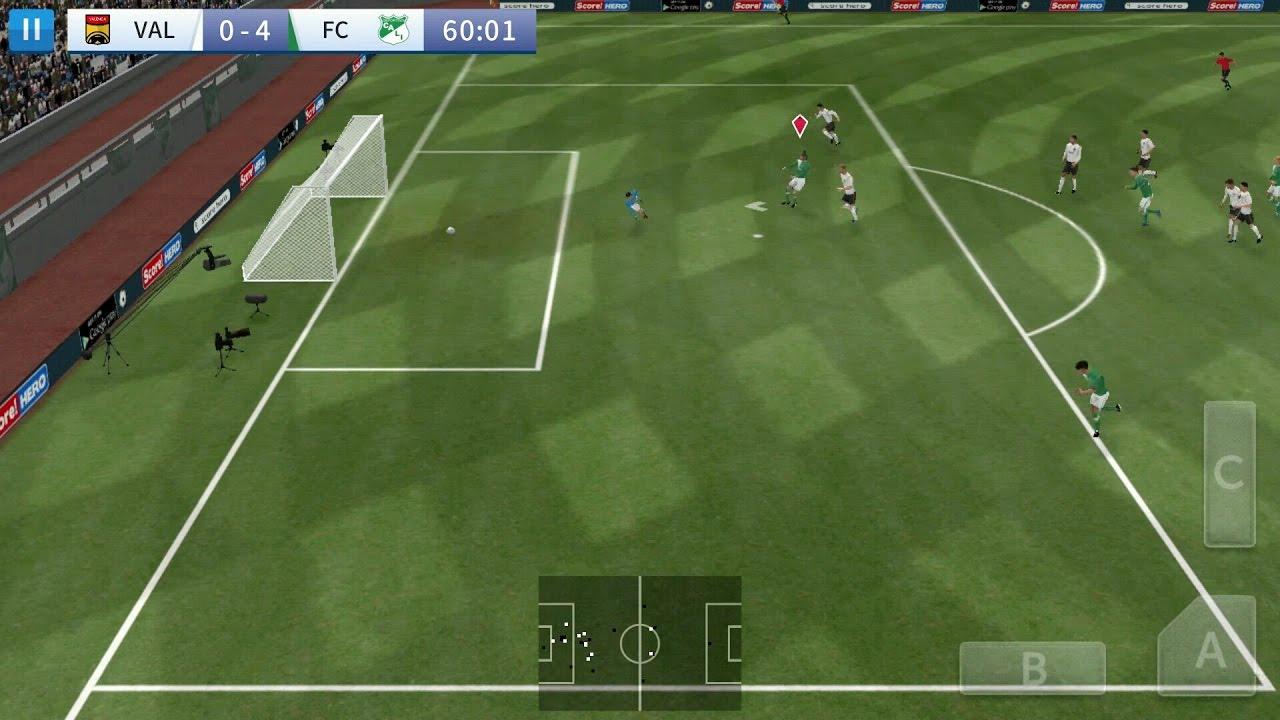Click the Deportivo Cali club logo
Image resolution: width=1280 pixels, height=720 pixels.
pyautogui.click(x=393, y=29)
